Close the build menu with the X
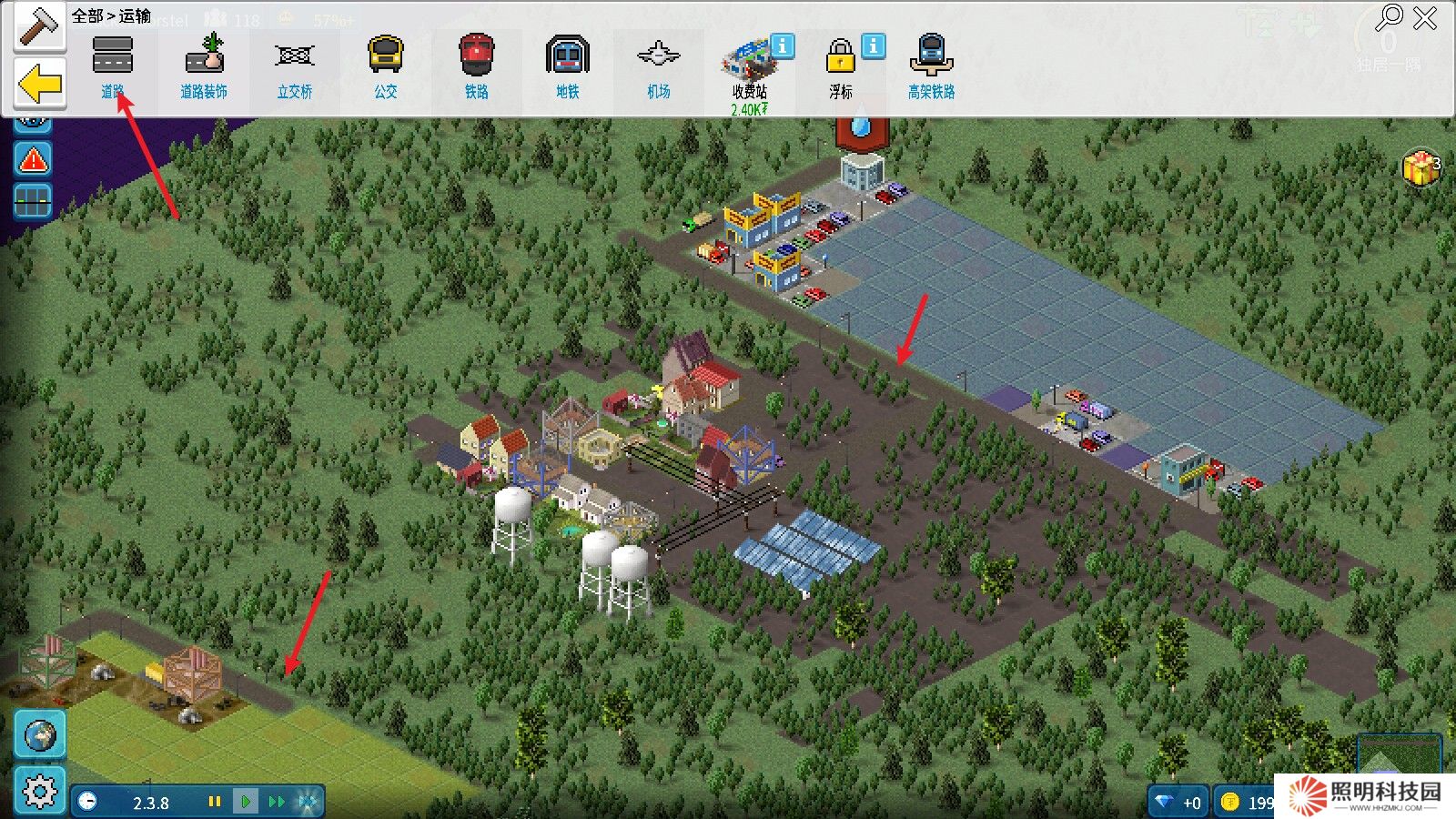 click(x=1425, y=18)
